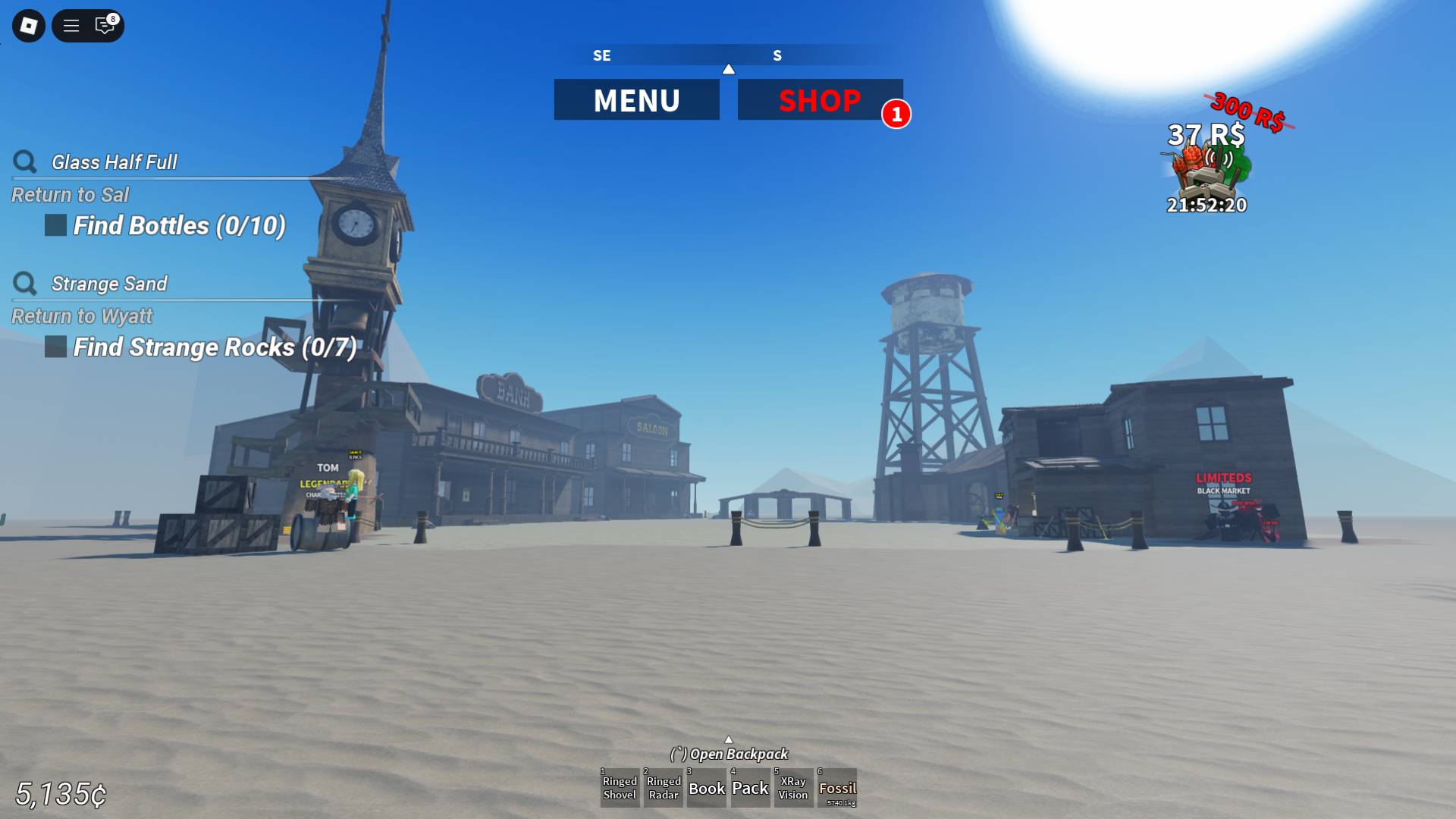The width and height of the screenshot is (1456, 819).
Task: Select the Book hotbar slot
Action: click(x=707, y=788)
